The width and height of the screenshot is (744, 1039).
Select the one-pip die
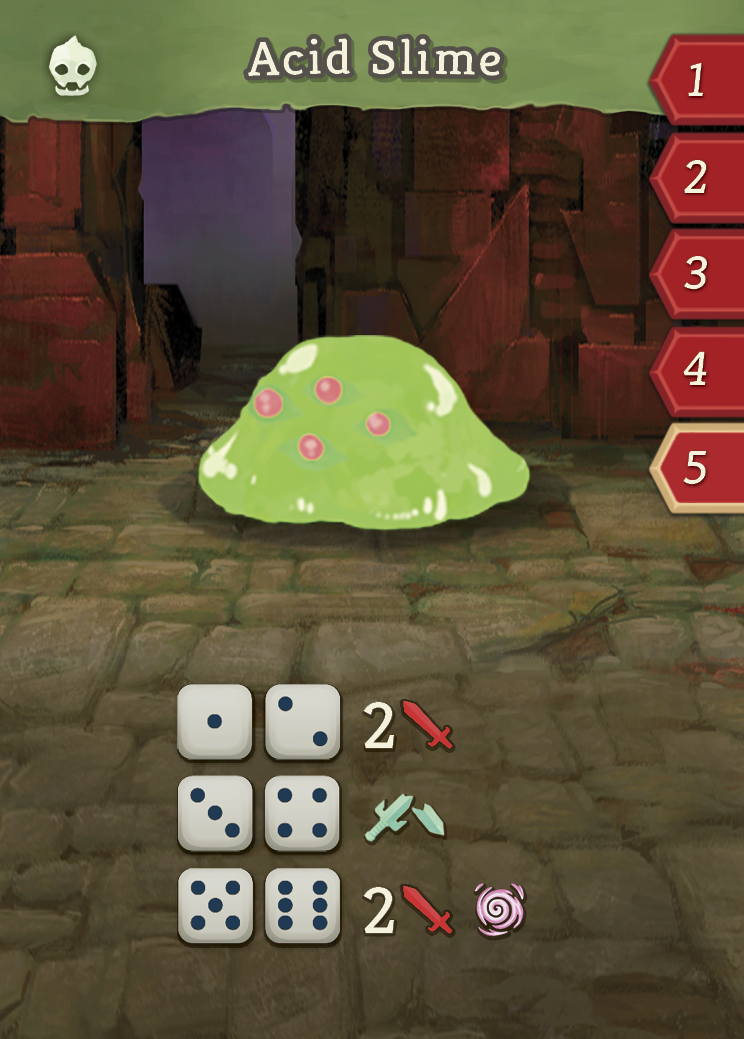[214, 721]
